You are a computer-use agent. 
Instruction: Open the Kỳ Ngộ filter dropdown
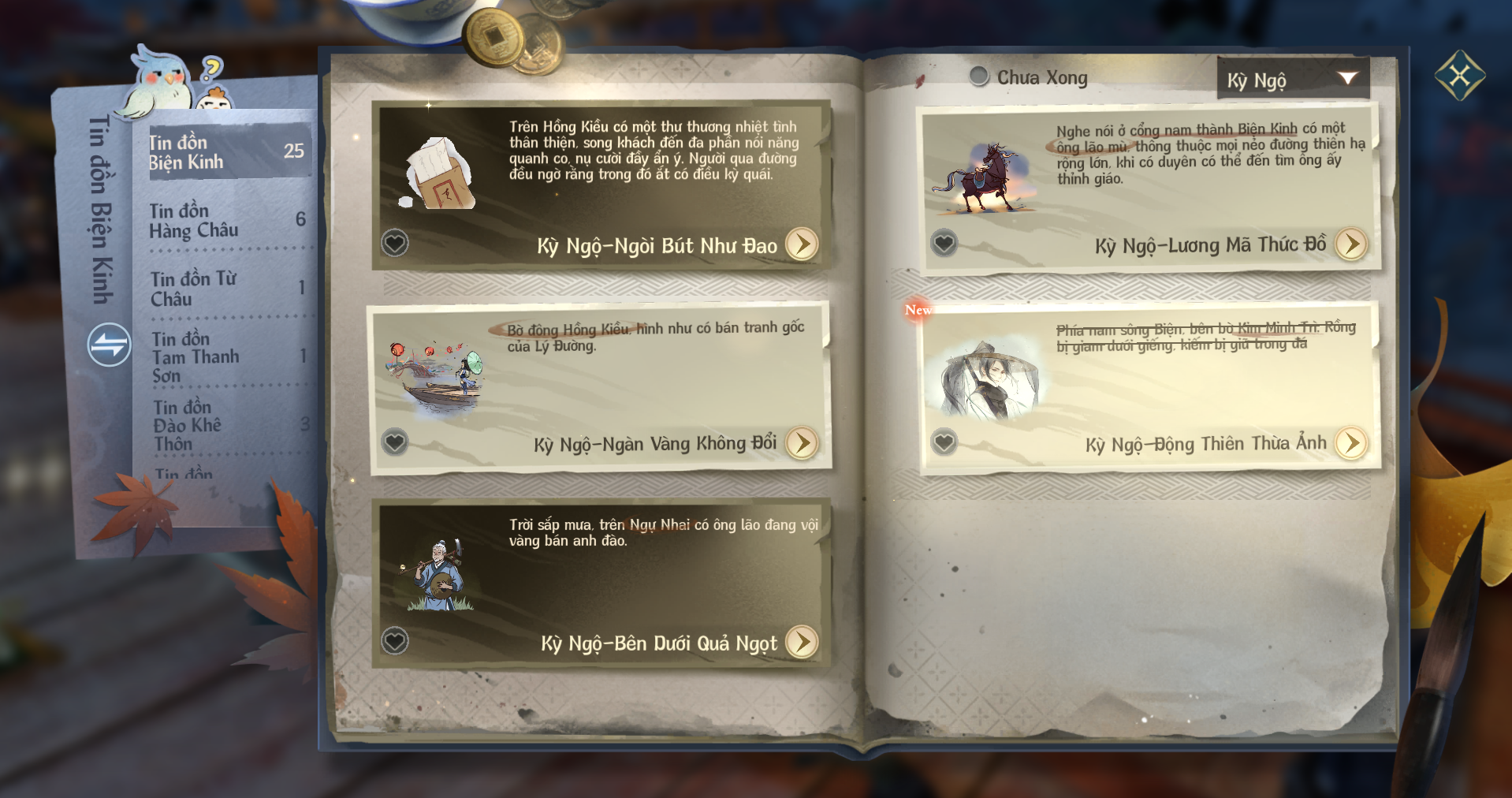tap(1293, 79)
